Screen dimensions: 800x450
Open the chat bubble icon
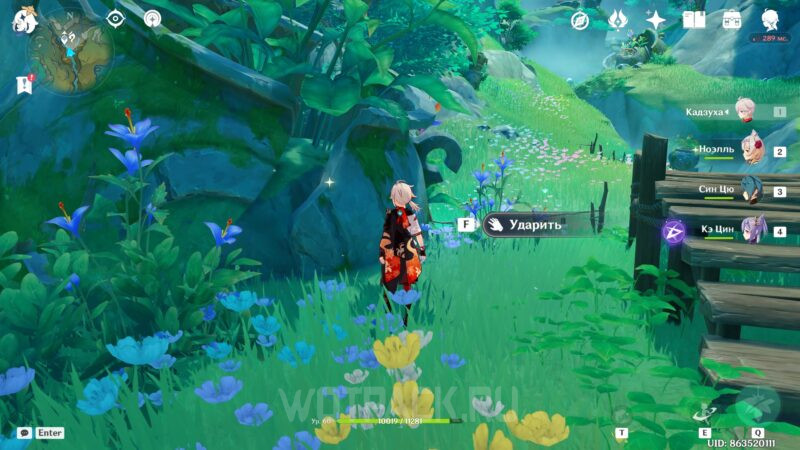coord(24,433)
